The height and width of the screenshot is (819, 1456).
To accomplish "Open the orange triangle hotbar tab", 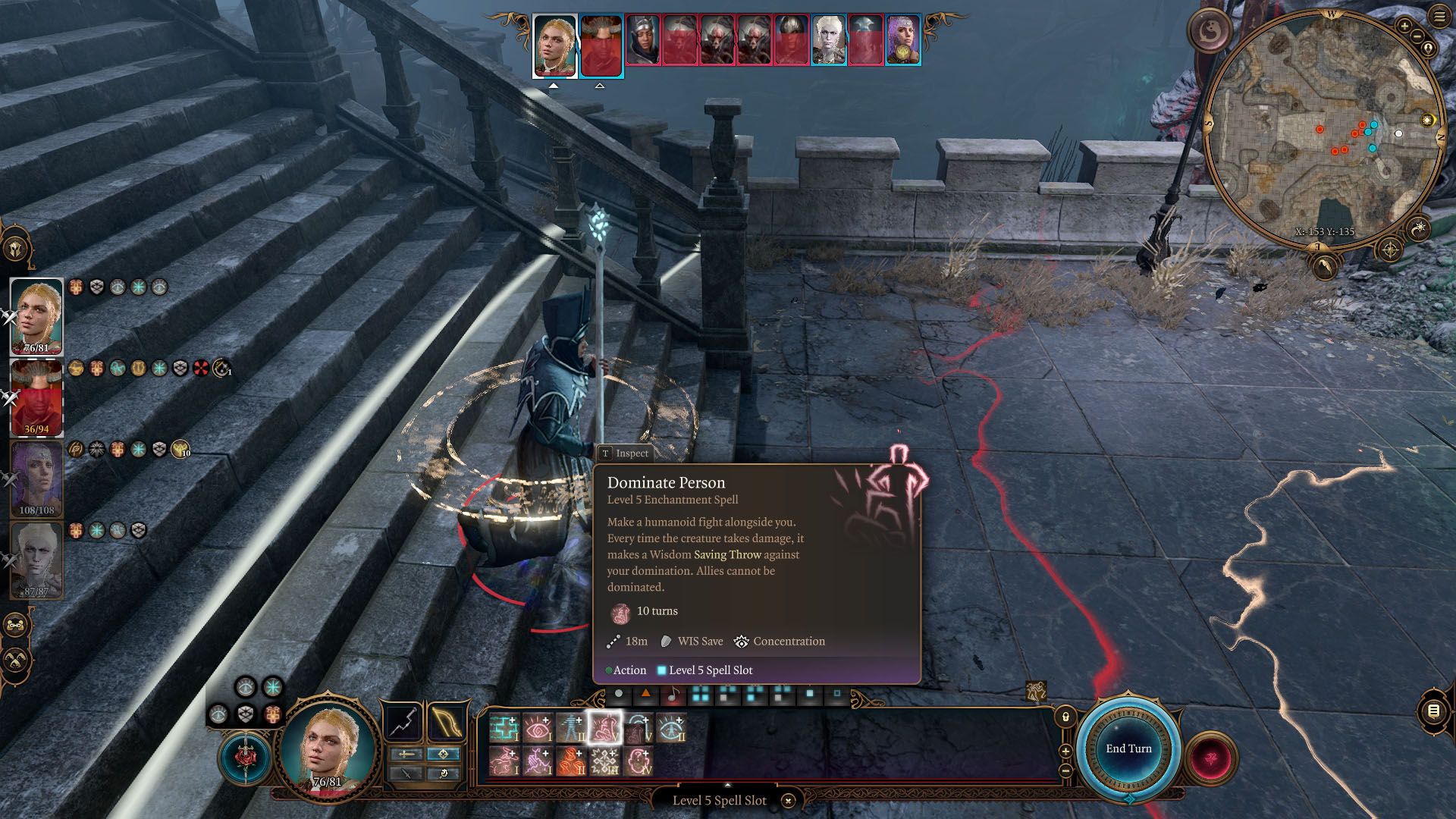I will [647, 695].
